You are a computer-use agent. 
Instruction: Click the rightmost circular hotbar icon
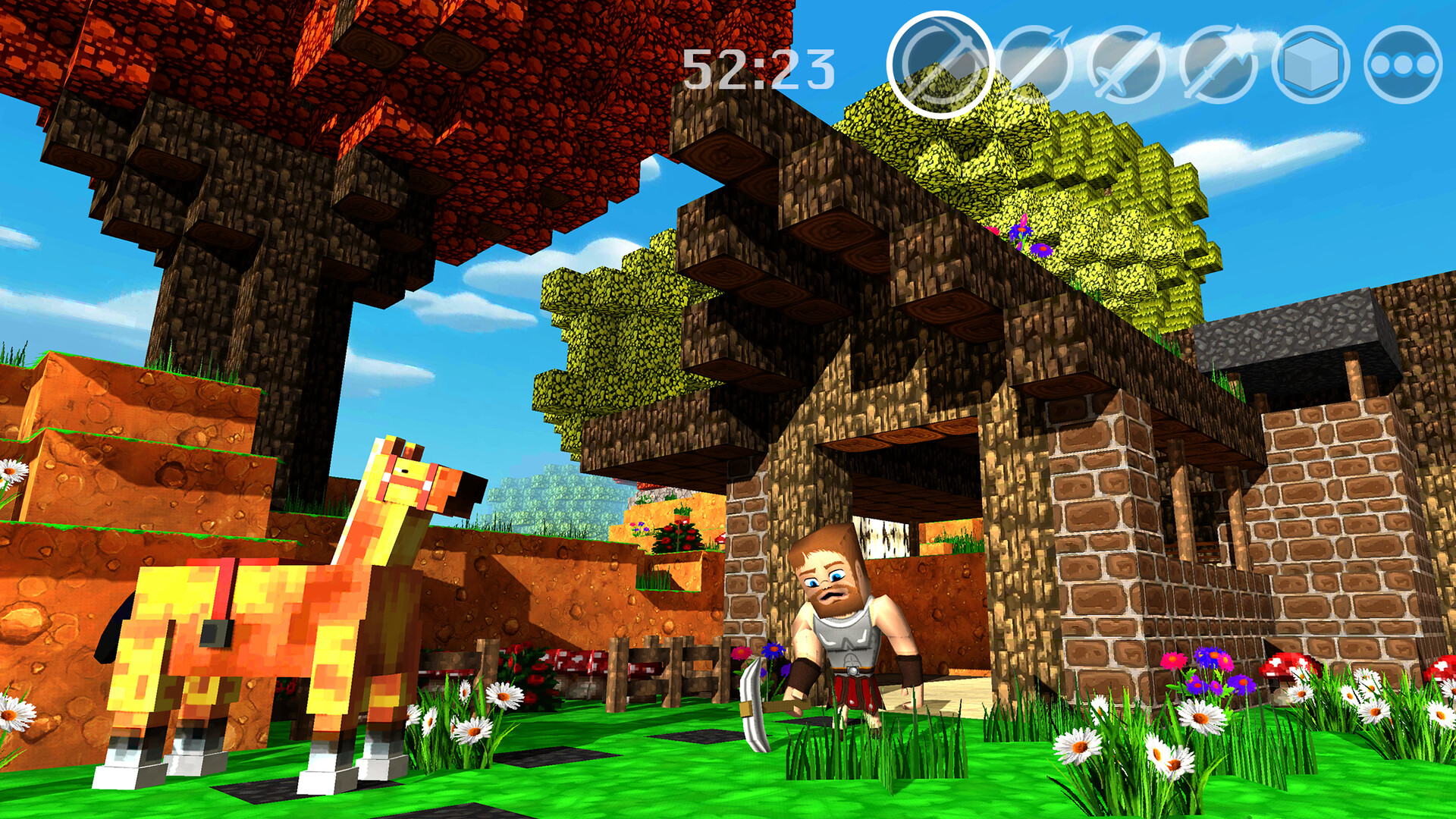point(1404,64)
